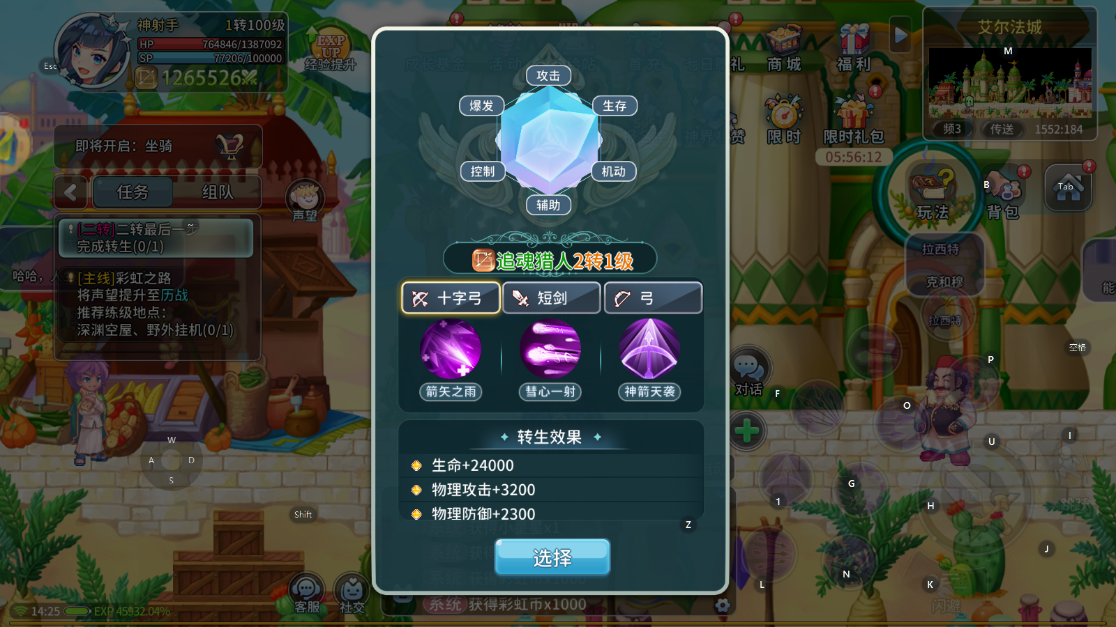Choose the 生存 attribute label
Image resolution: width=1116 pixels, height=627 pixels.
pos(614,106)
